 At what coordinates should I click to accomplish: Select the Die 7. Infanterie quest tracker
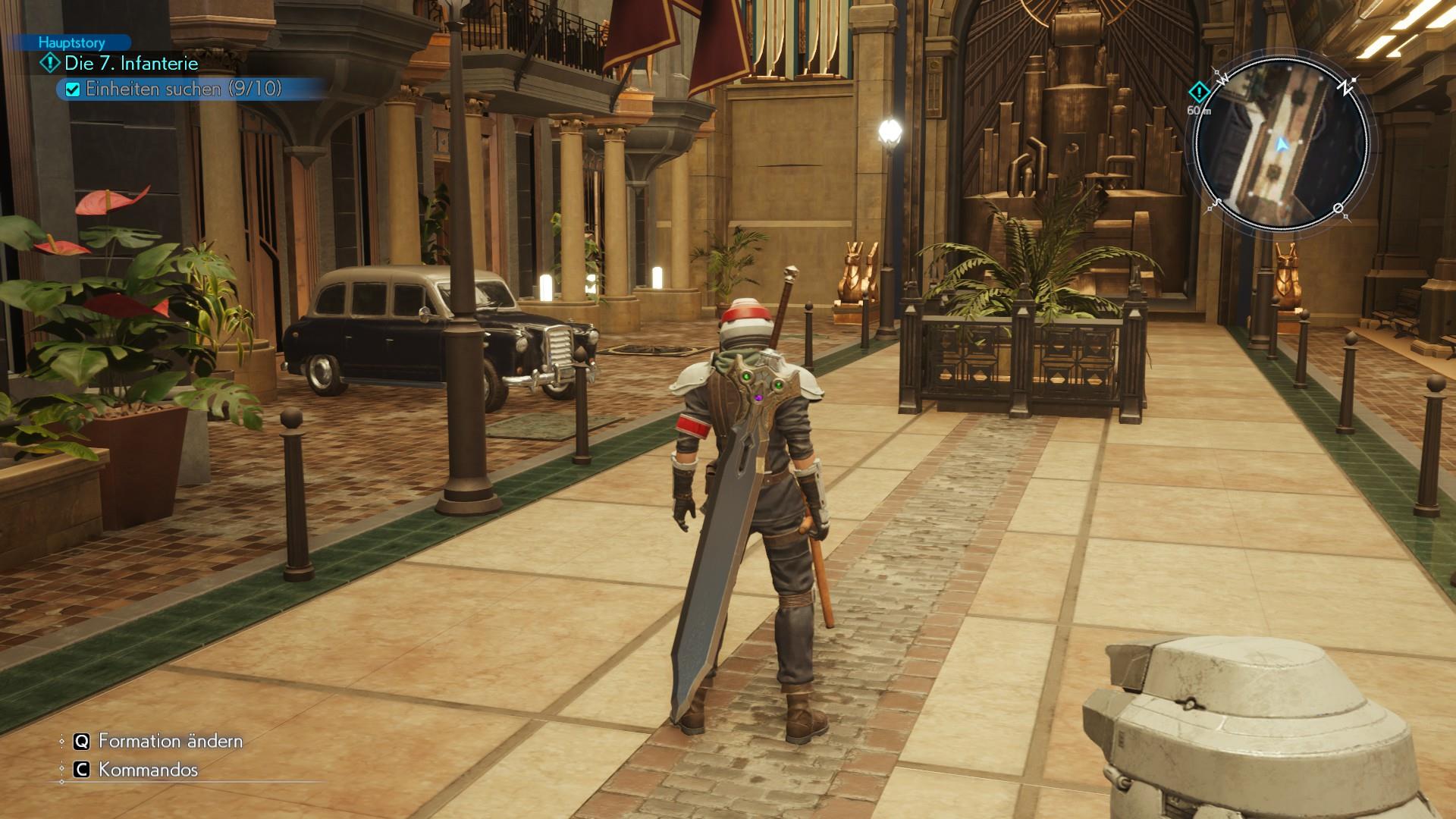[x=130, y=64]
